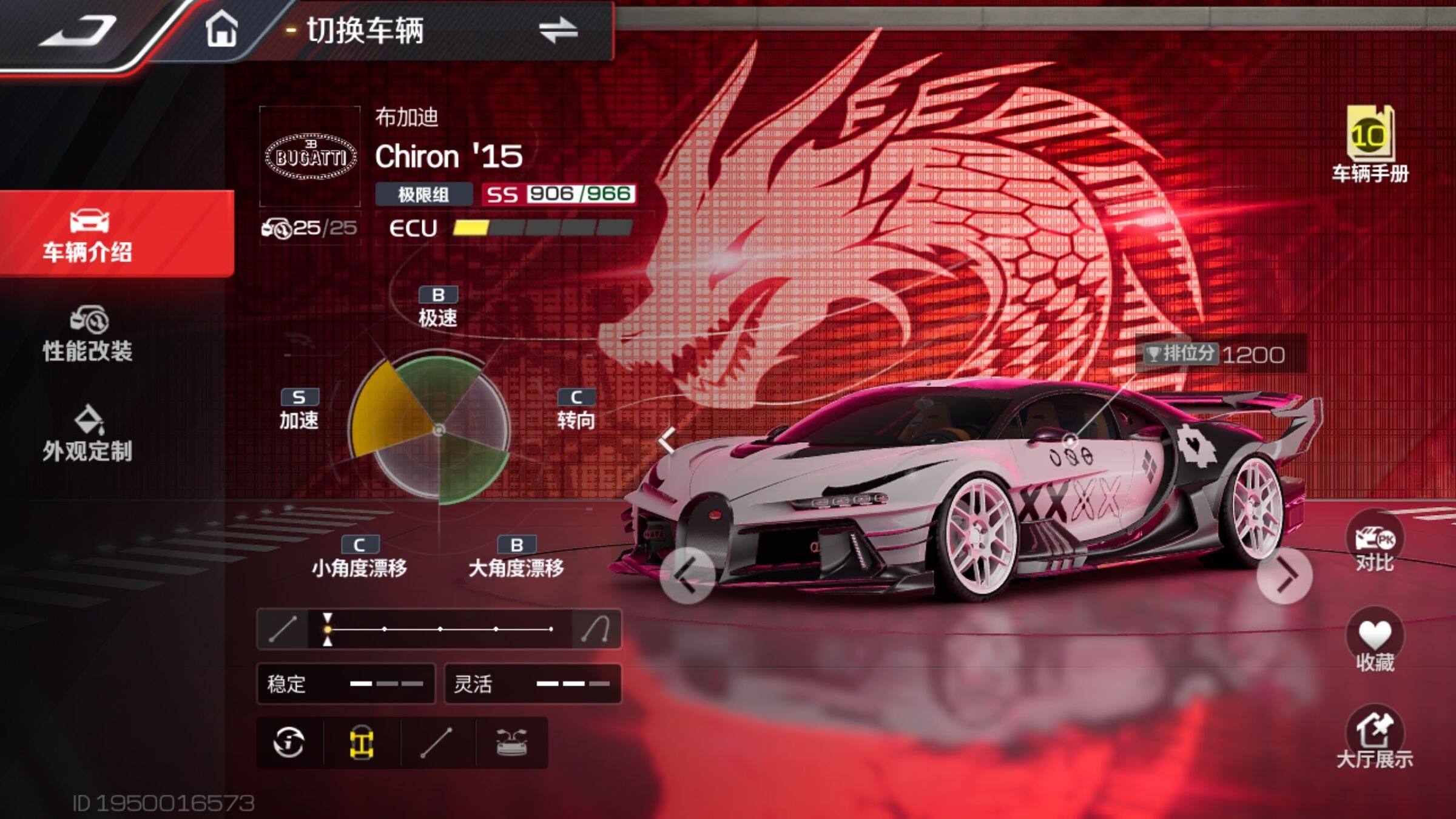Select the yellow chassis drivetrain icon
1456x819 pixels.
click(362, 743)
